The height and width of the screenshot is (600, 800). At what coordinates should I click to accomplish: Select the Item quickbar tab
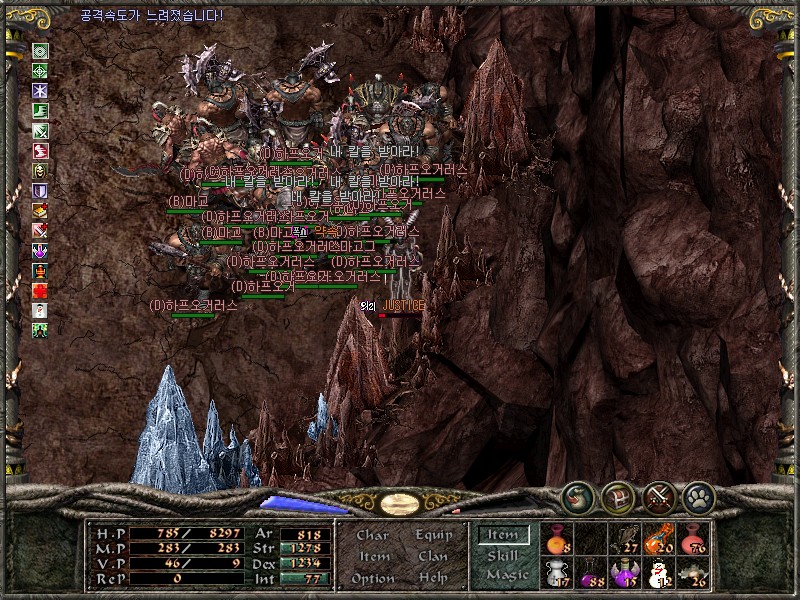click(x=502, y=535)
